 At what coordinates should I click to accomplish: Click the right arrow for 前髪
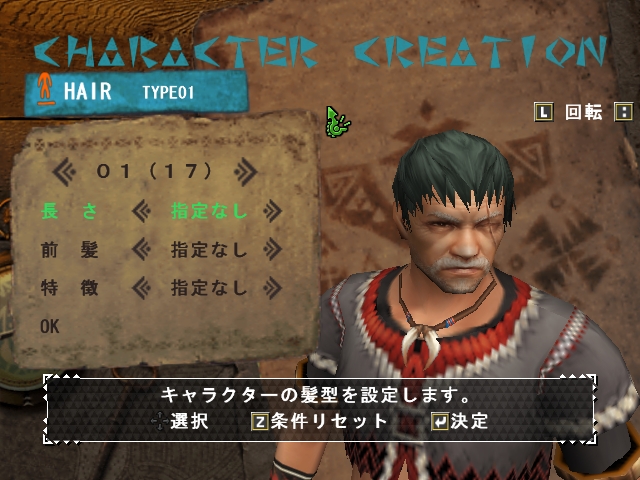point(272,250)
